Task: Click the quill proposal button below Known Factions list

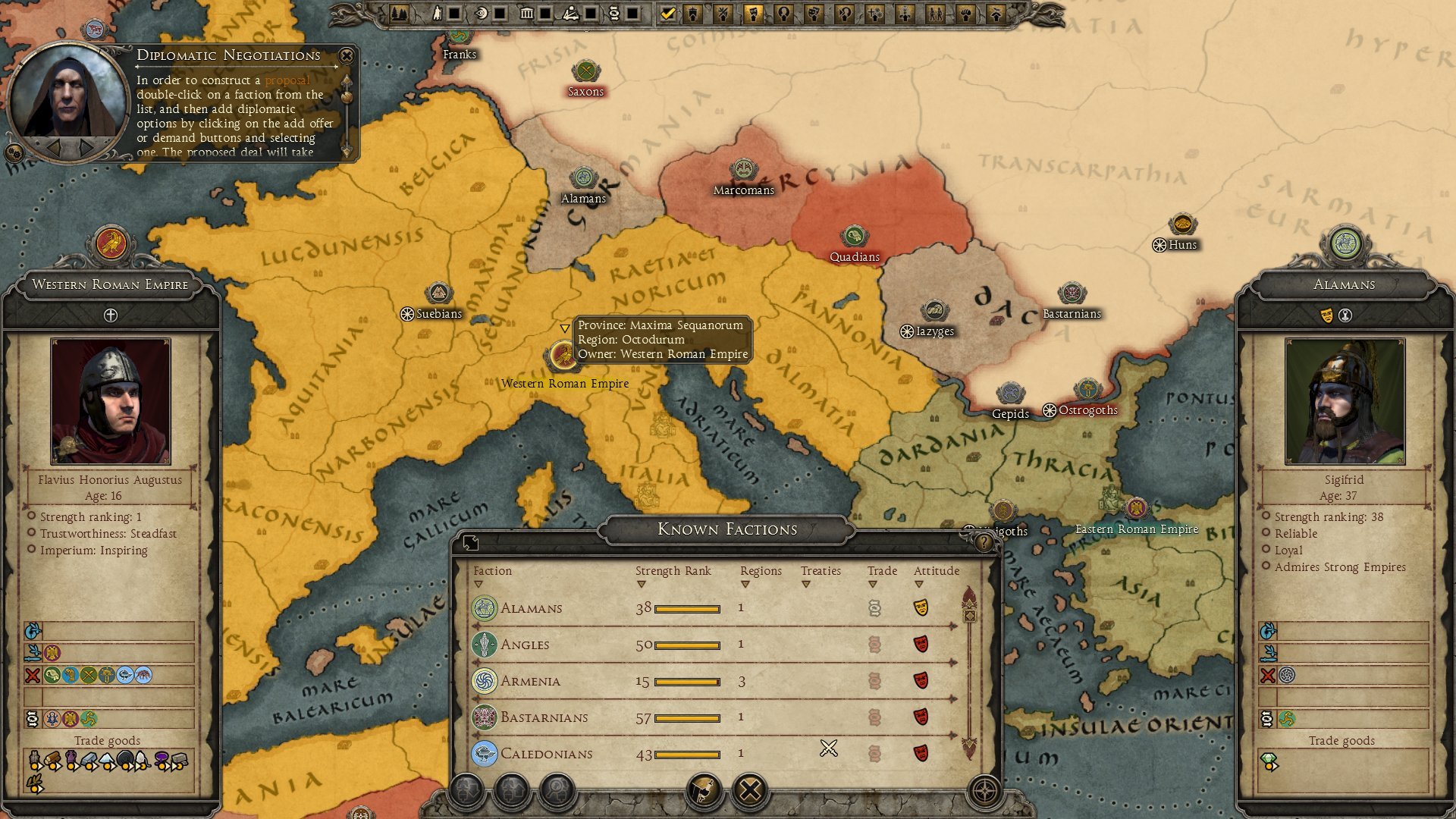Action: [702, 789]
